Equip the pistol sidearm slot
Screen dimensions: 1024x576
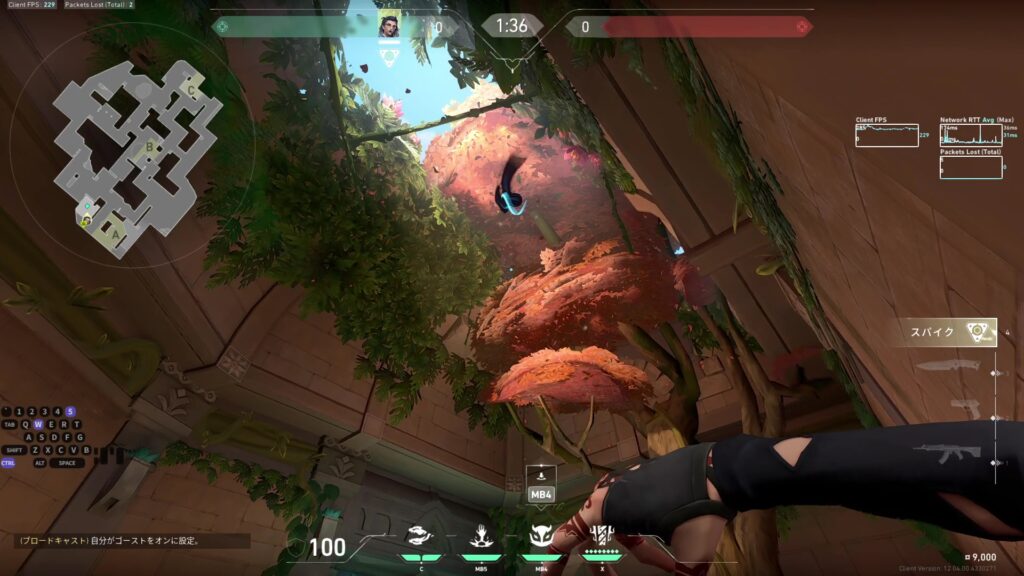pos(965,409)
